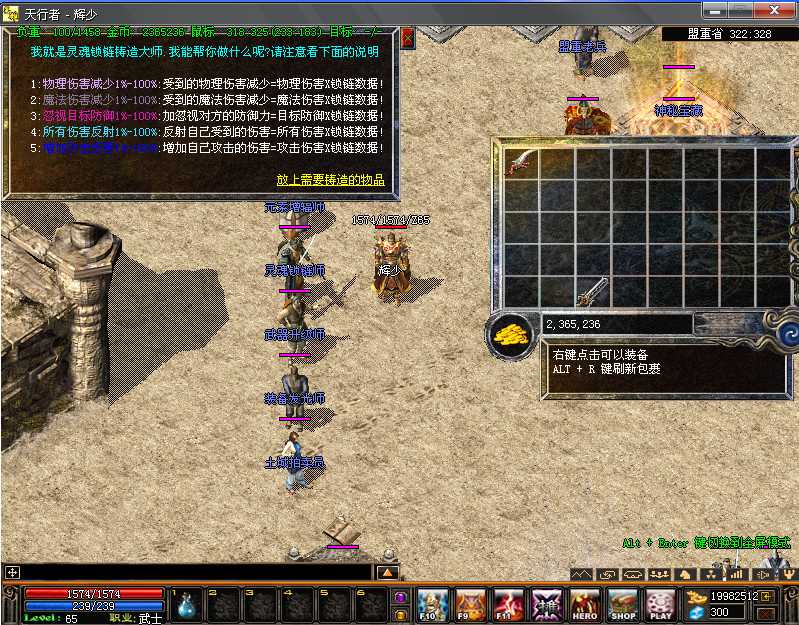Viewport: 799px width, 625px height.
Task: Open the HERO panel
Action: 584,604
